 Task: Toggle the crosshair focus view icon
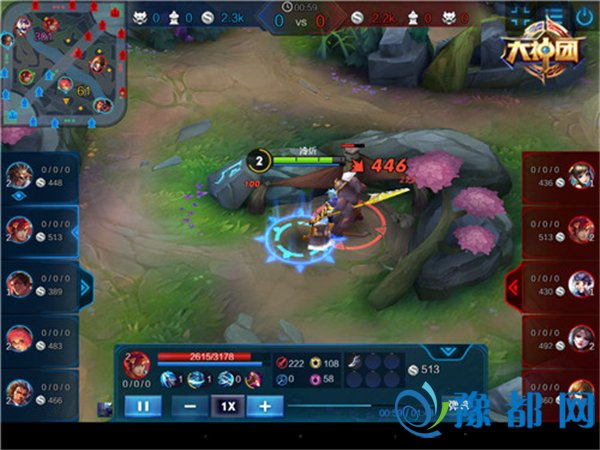point(521,17)
